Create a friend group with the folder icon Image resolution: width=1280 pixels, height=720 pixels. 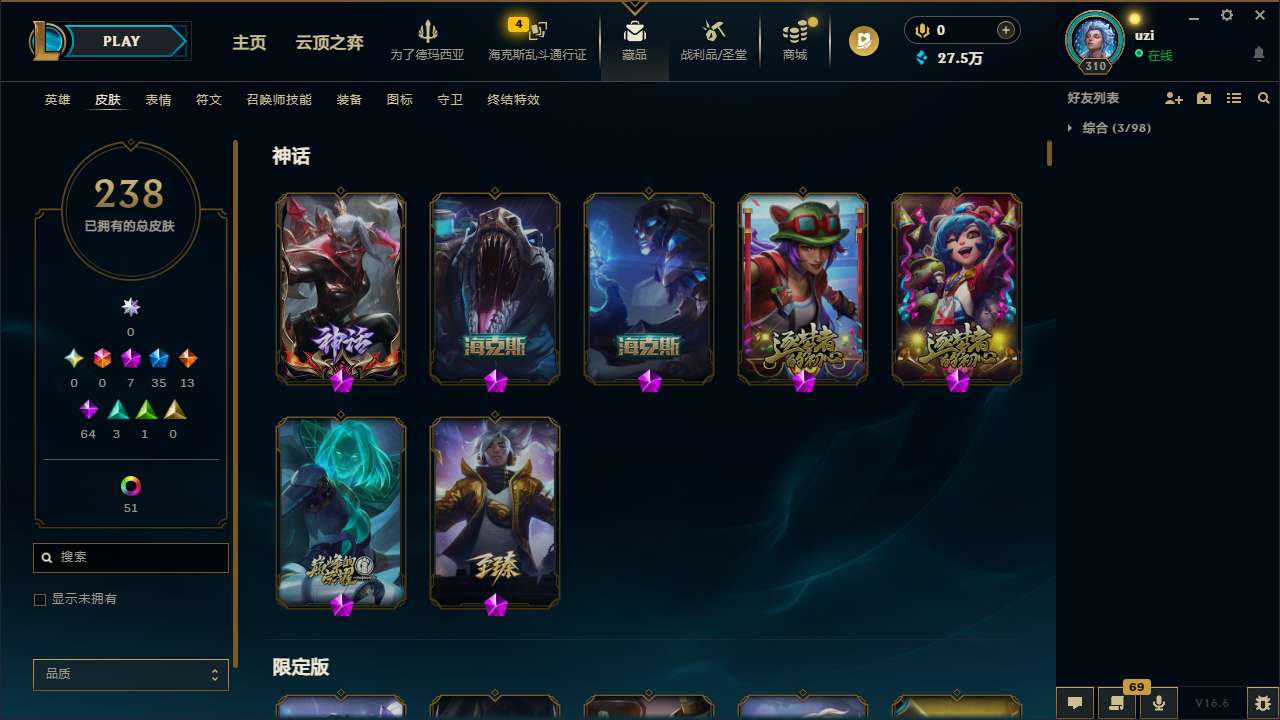pyautogui.click(x=1204, y=99)
